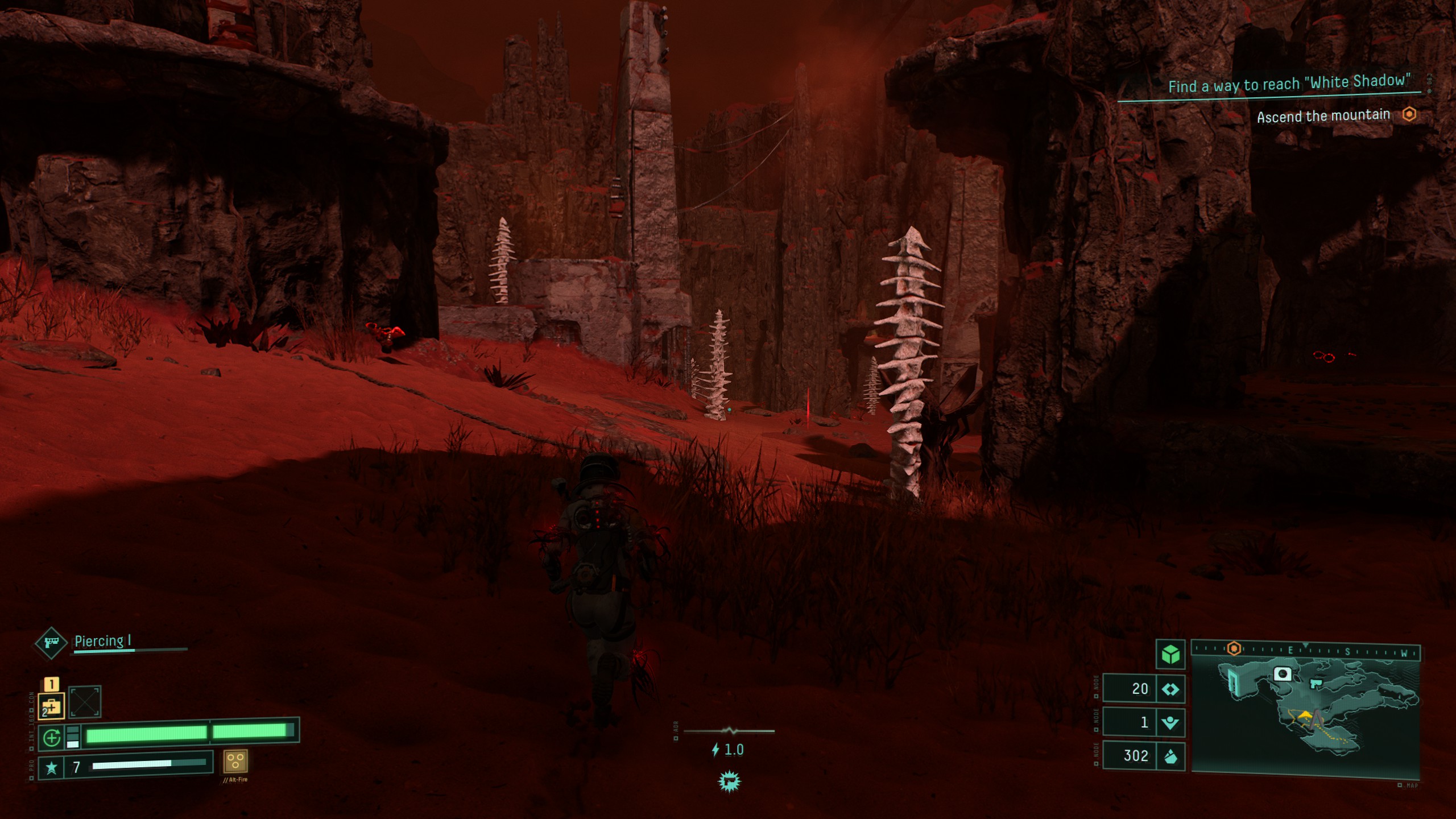Viewport: 1456px width, 819px height.
Task: Click the weapon crosshair burst icon
Action: pos(729,781)
